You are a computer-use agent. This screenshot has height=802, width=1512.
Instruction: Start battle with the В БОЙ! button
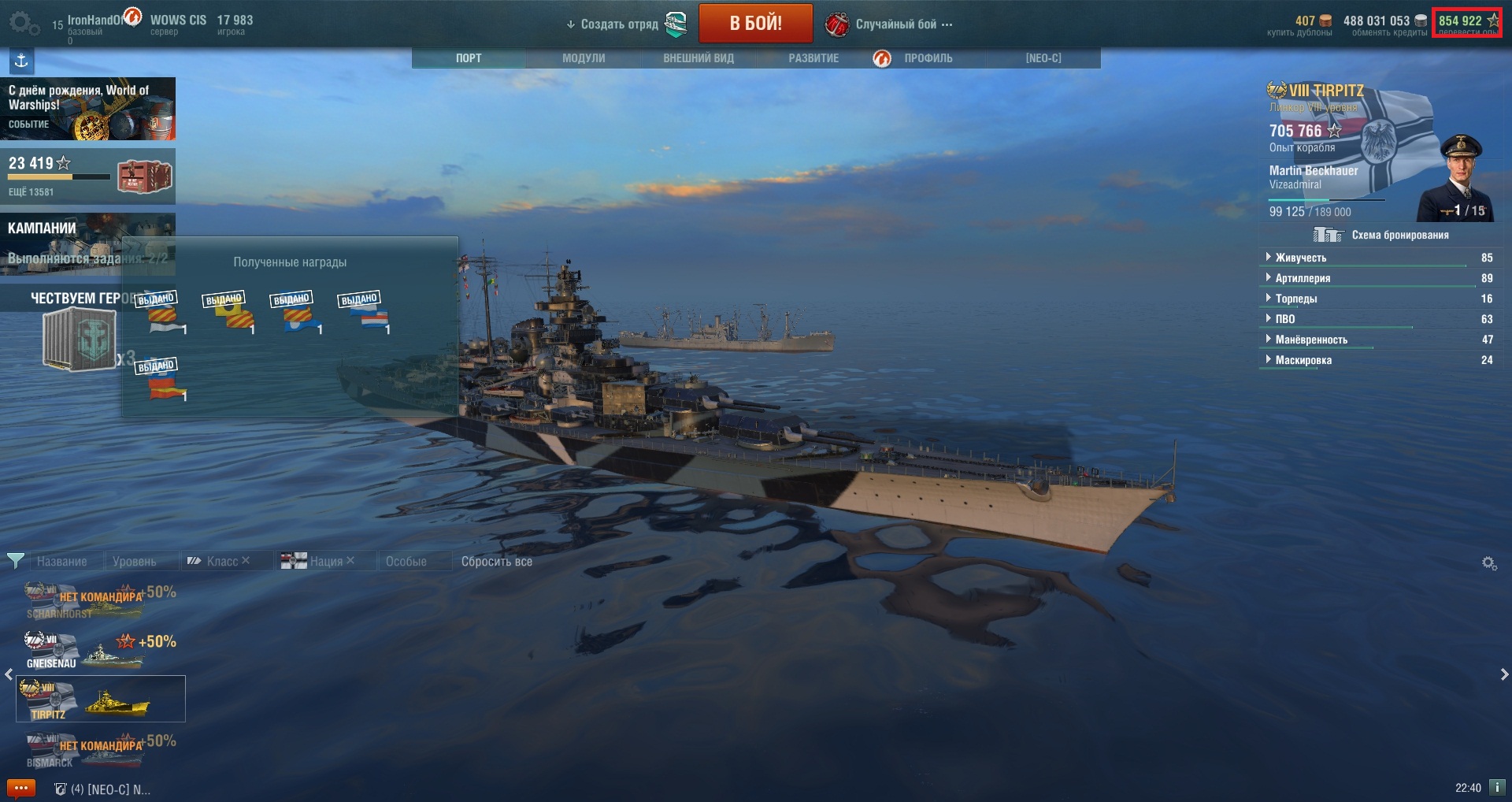tap(755, 24)
